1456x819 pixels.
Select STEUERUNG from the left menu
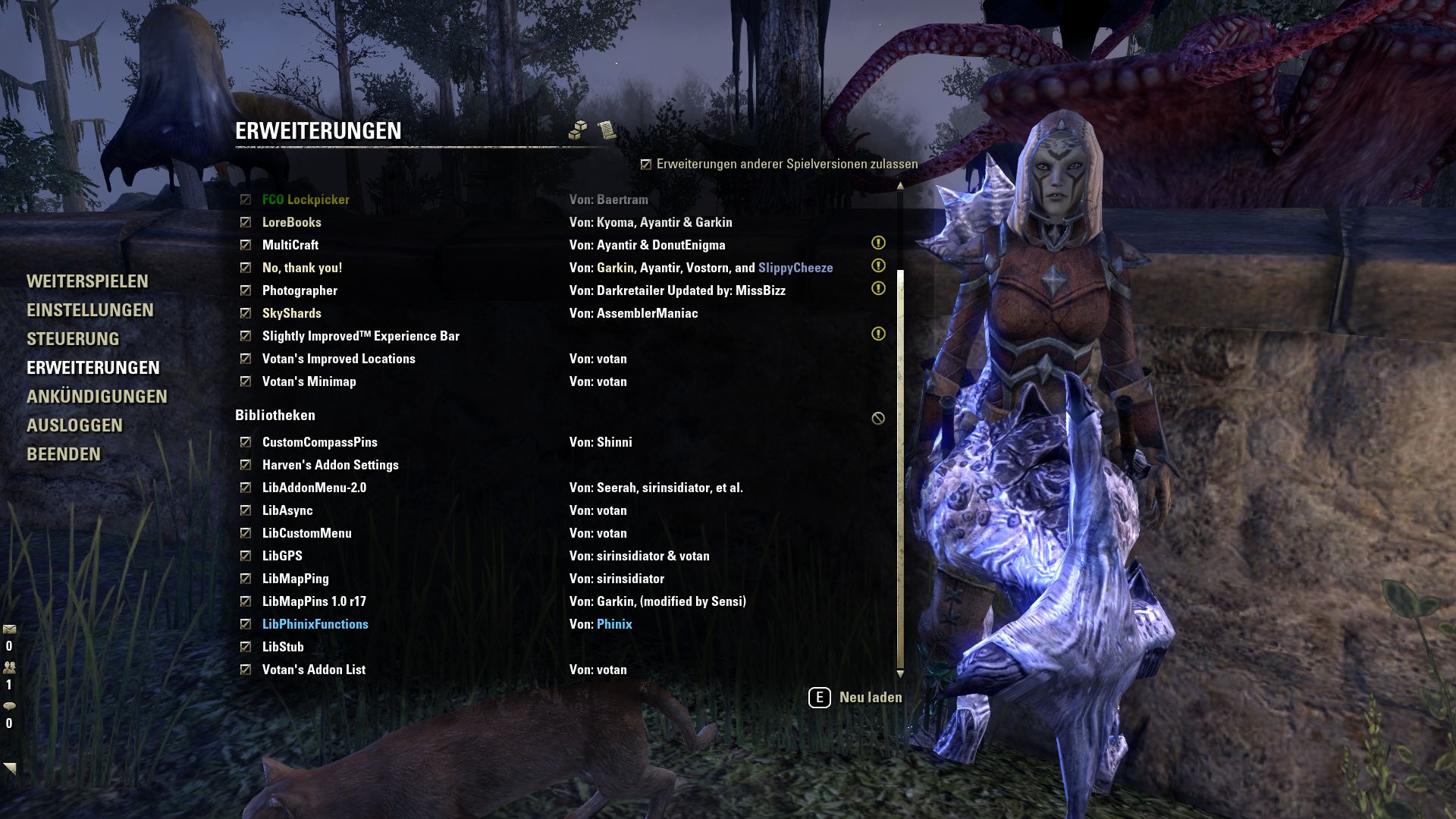[x=74, y=339]
